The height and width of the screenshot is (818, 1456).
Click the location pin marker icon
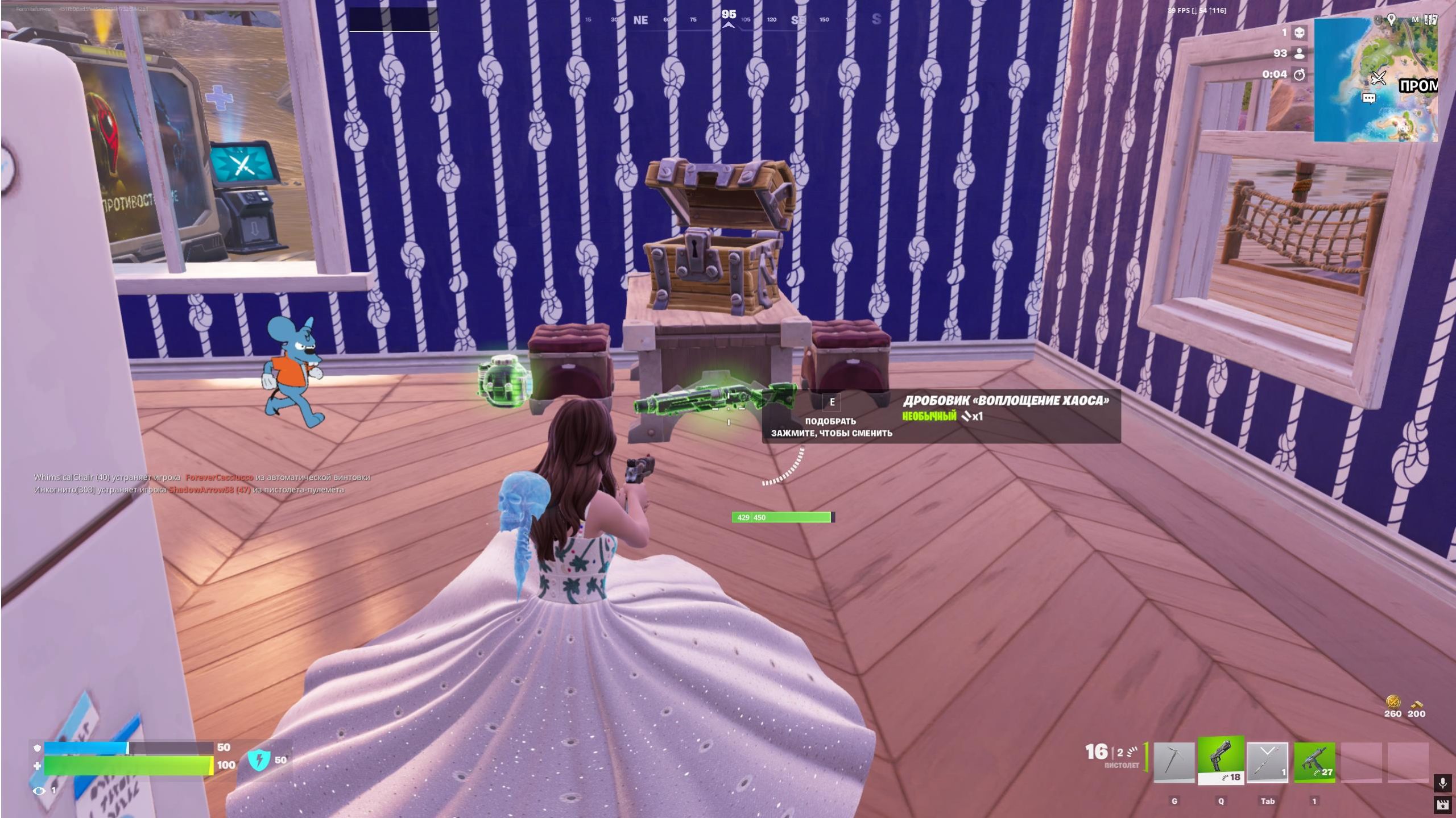(1391, 19)
